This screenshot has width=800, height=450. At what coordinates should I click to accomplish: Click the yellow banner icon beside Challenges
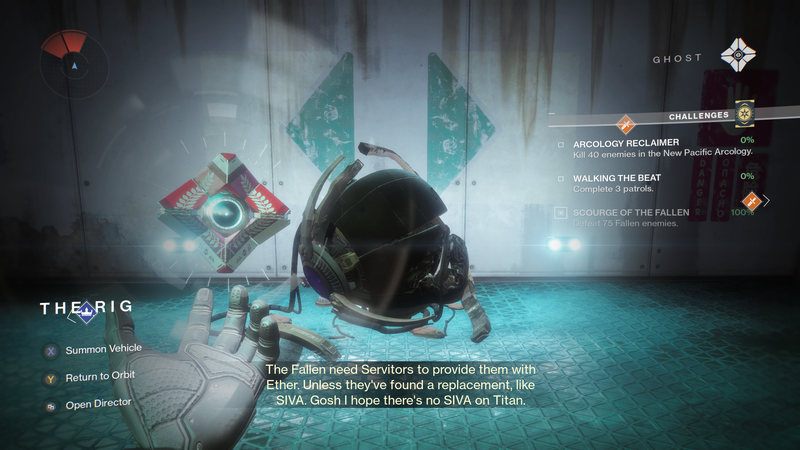pos(744,114)
